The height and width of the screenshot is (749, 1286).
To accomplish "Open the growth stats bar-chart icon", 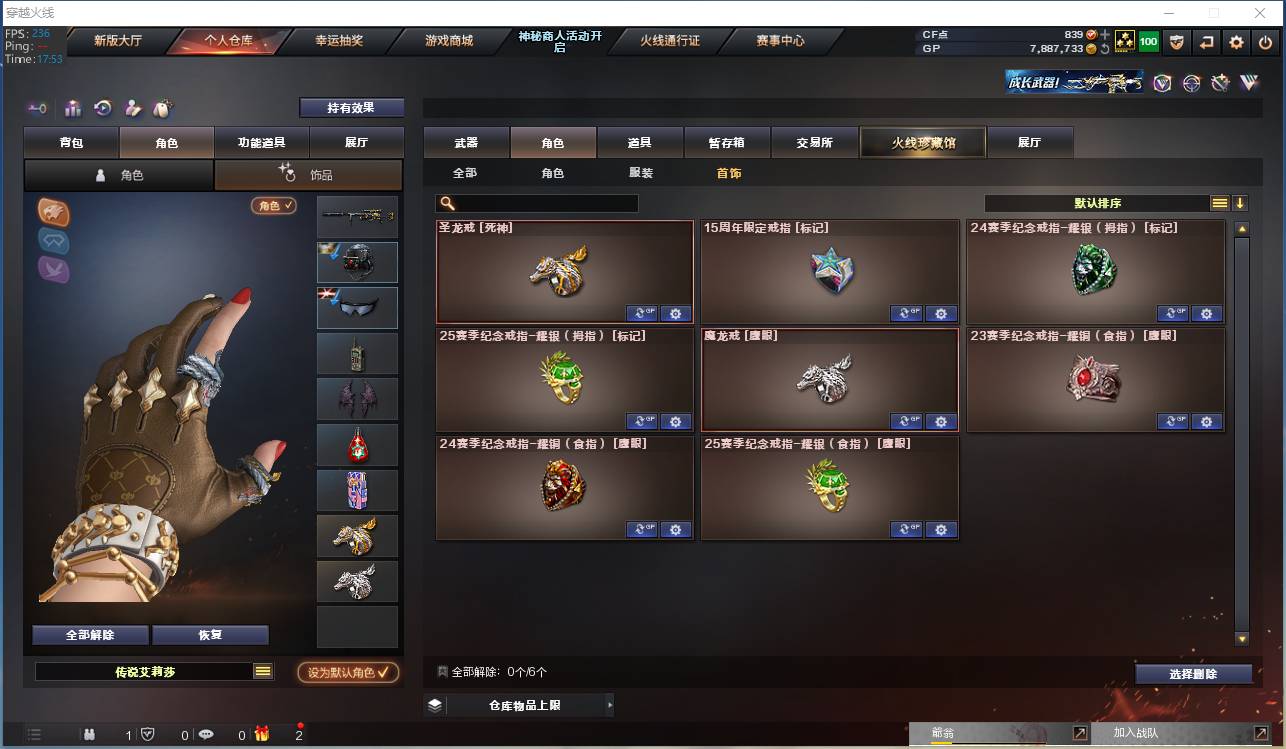I will pyautogui.click(x=73, y=106).
